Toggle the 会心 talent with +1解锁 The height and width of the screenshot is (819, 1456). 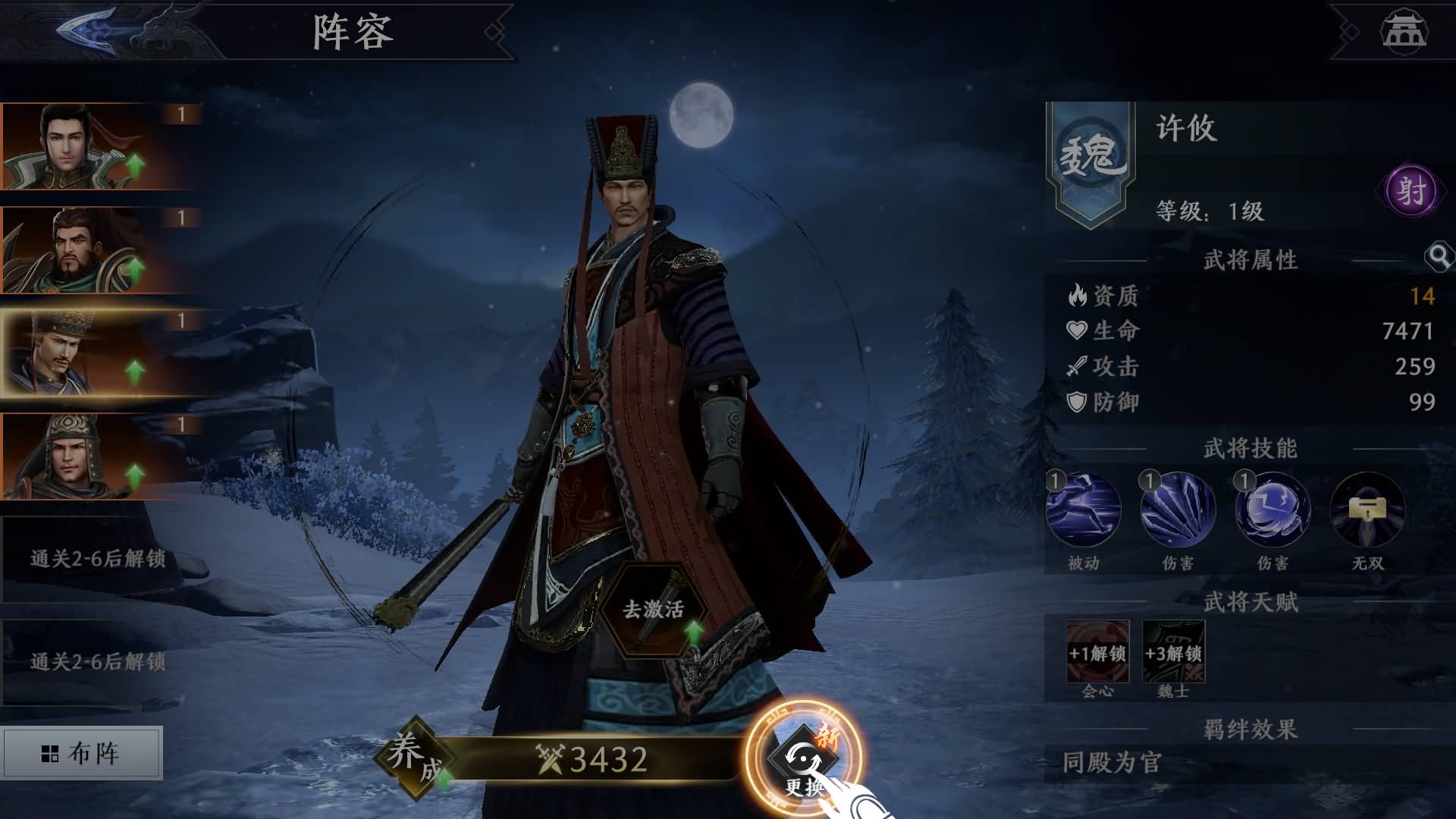click(1097, 652)
